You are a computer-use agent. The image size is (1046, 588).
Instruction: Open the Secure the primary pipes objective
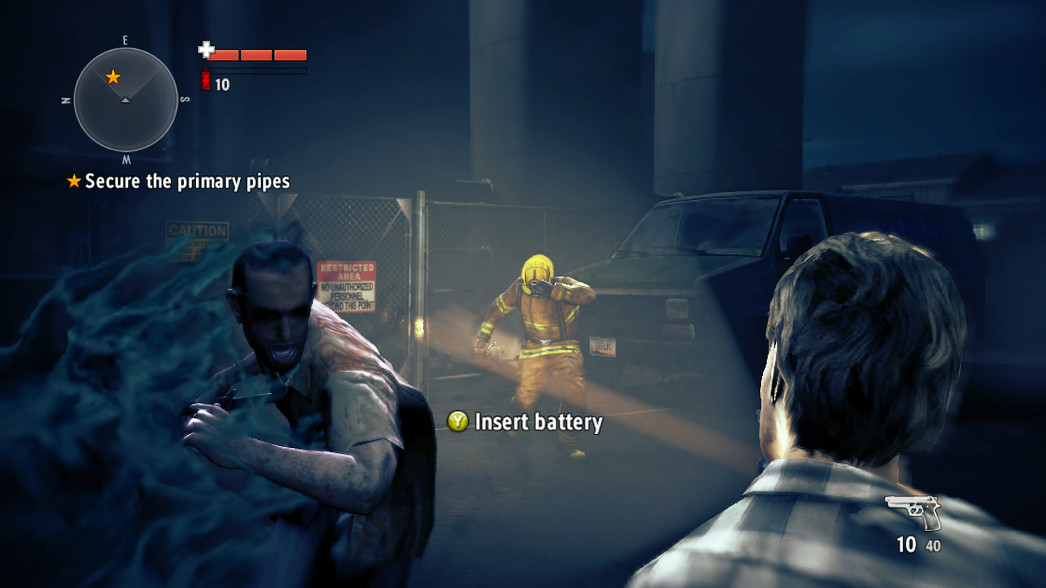[x=187, y=181]
